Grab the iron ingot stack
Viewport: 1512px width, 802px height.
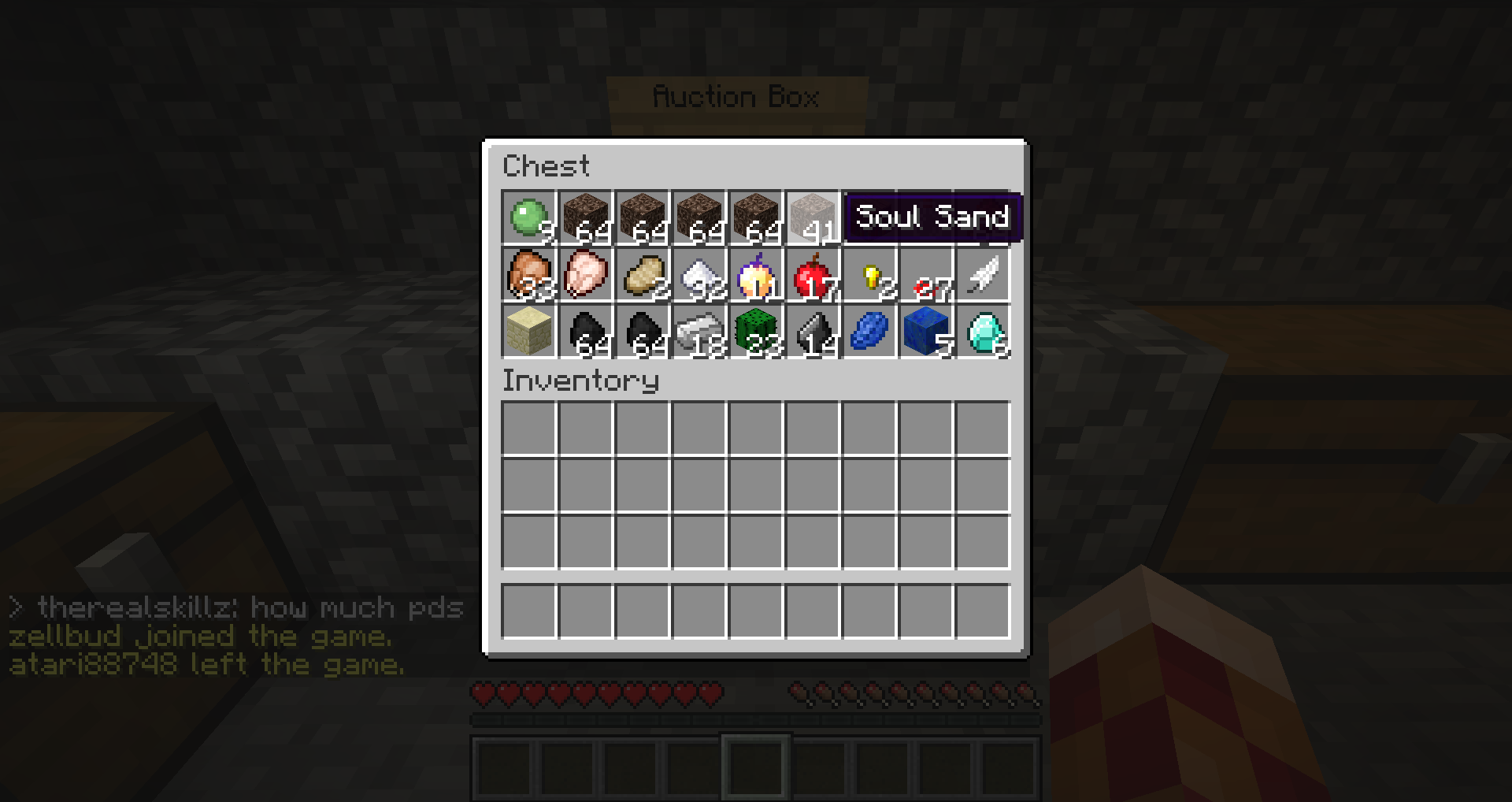click(x=699, y=331)
